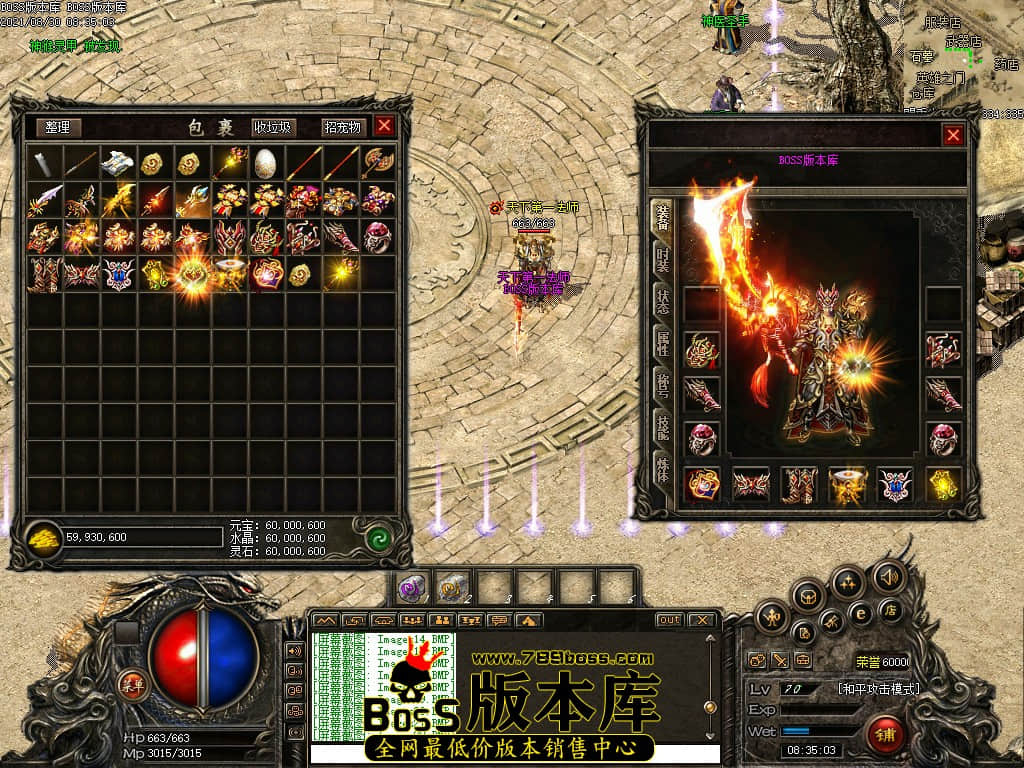
Task: Select the golden battle axe in the bag
Action: [x=376, y=162]
